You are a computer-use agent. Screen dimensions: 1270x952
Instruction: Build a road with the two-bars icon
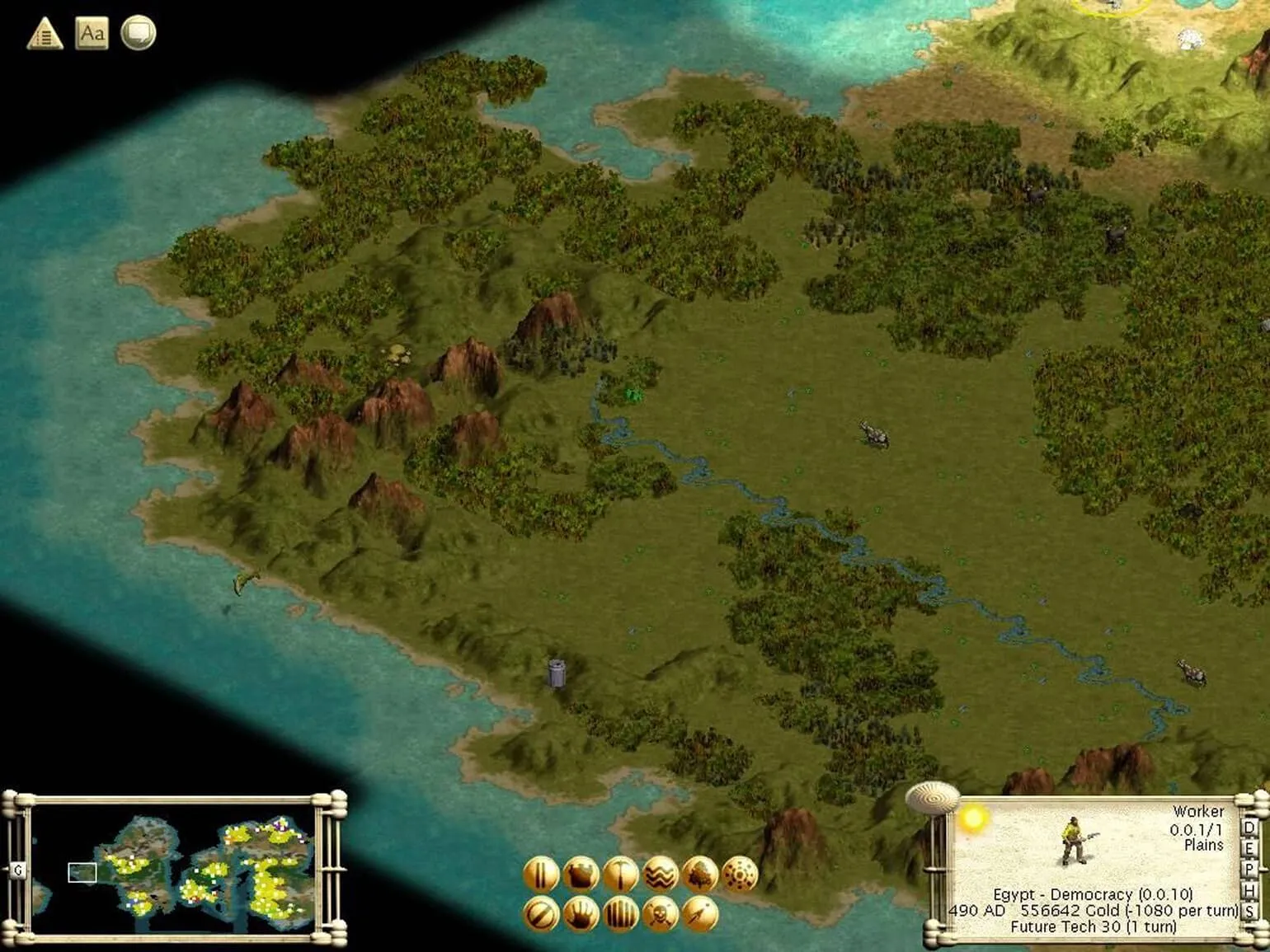pyautogui.click(x=541, y=875)
